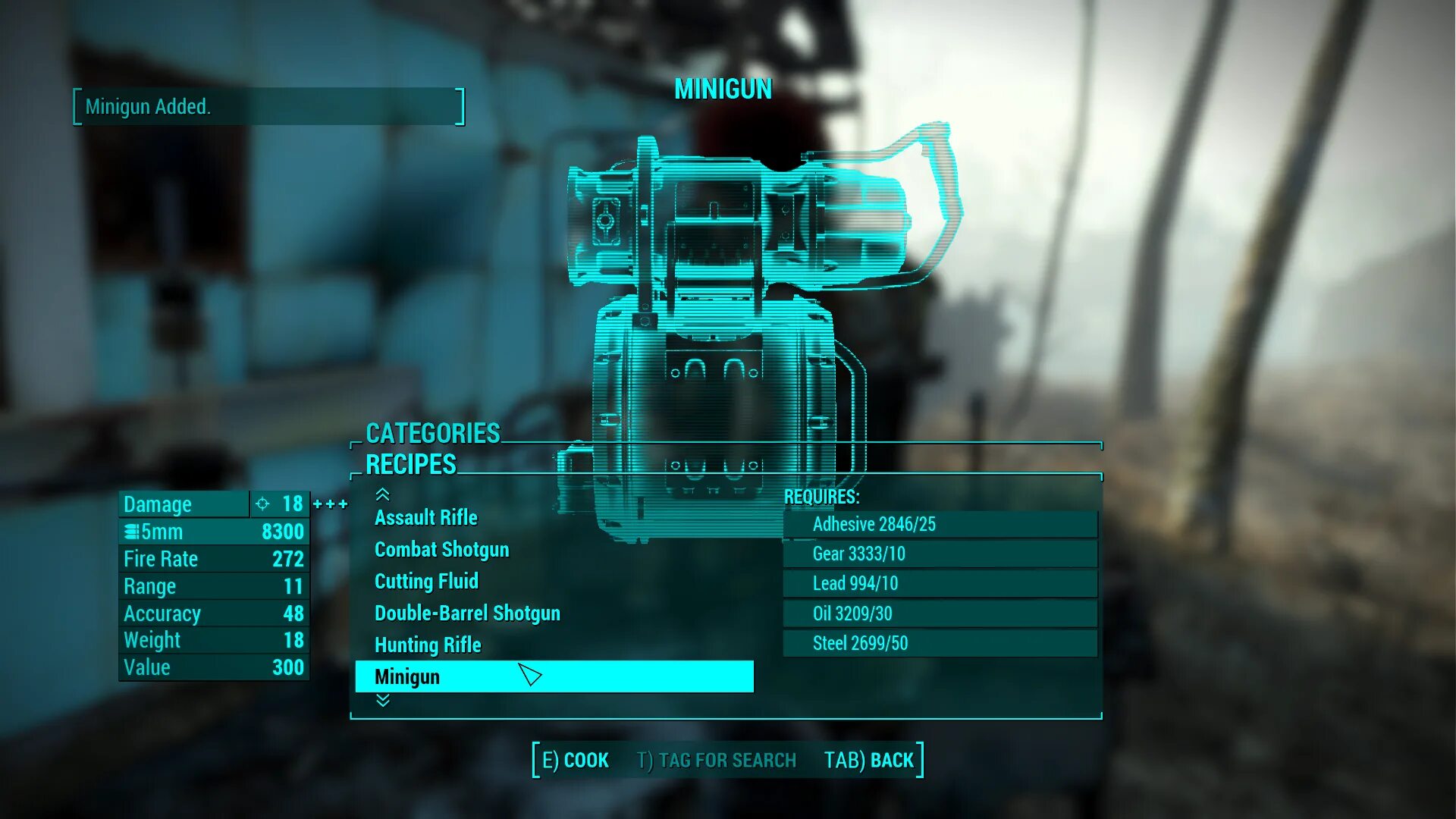Choose the Combat Shotgun recipe
This screenshot has width=1456, height=819.
click(x=441, y=550)
